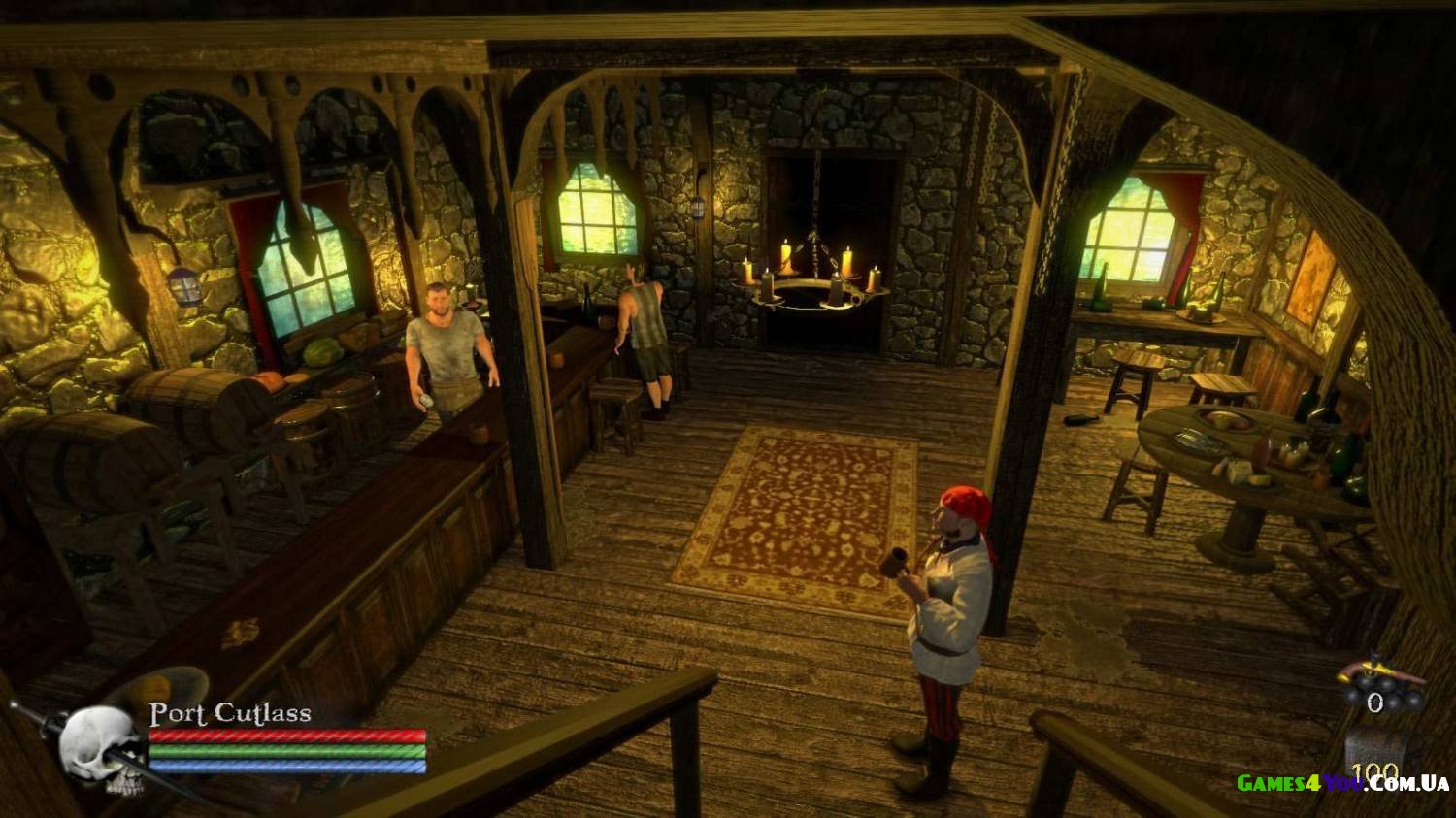Click the skull and sword emblem
This screenshot has width=1456, height=818.
tap(98, 746)
